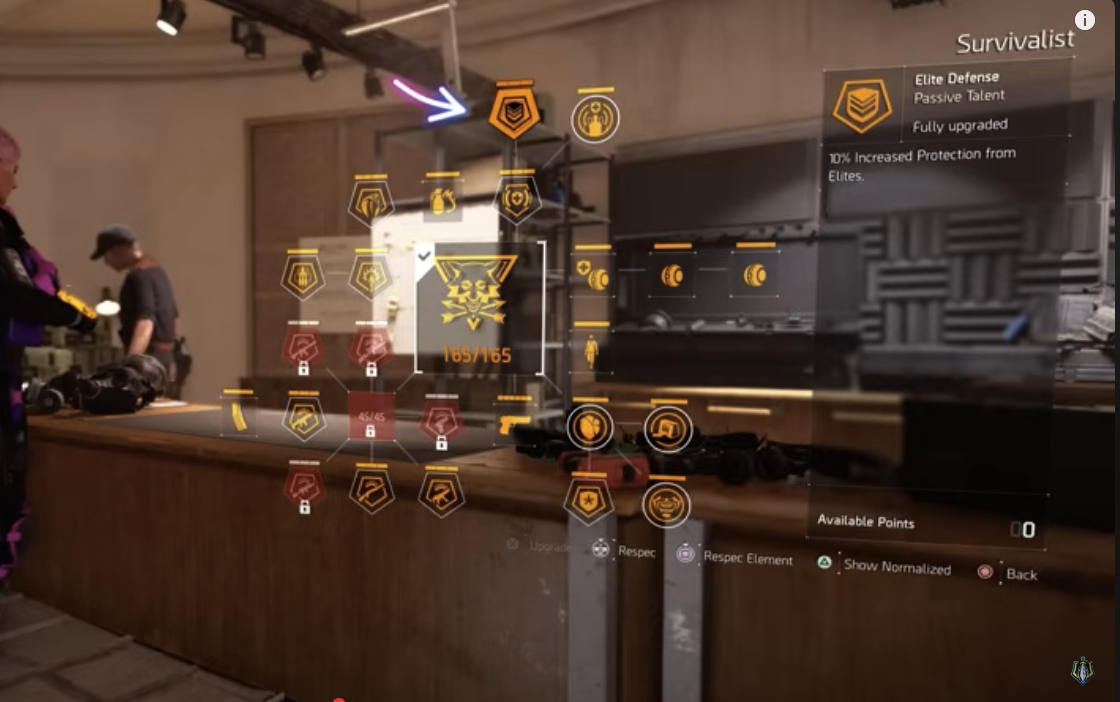This screenshot has width=1120, height=702.
Task: Select the yellow magazine node
Action: click(238, 417)
